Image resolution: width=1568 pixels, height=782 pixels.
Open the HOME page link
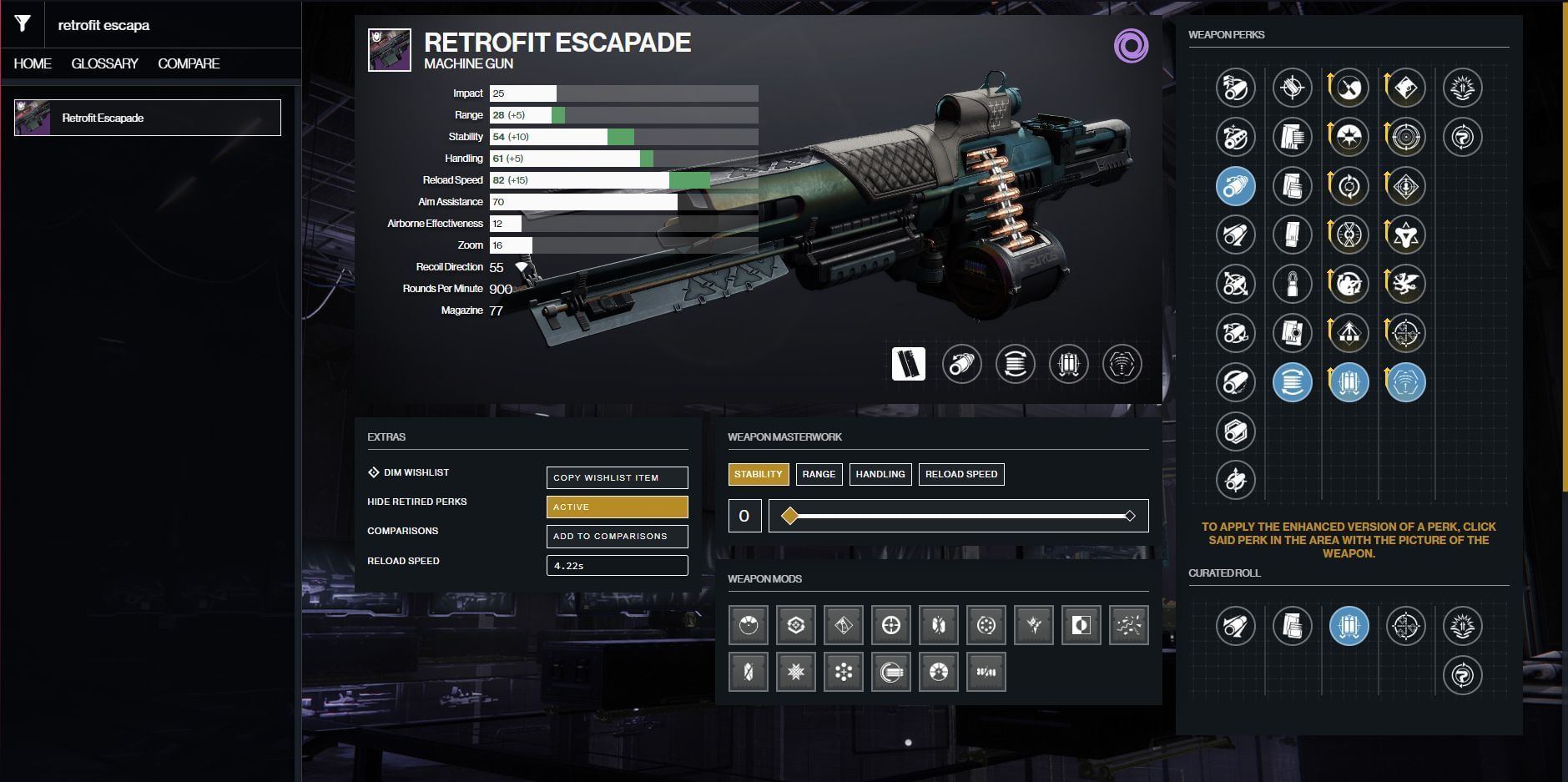pyautogui.click(x=33, y=63)
